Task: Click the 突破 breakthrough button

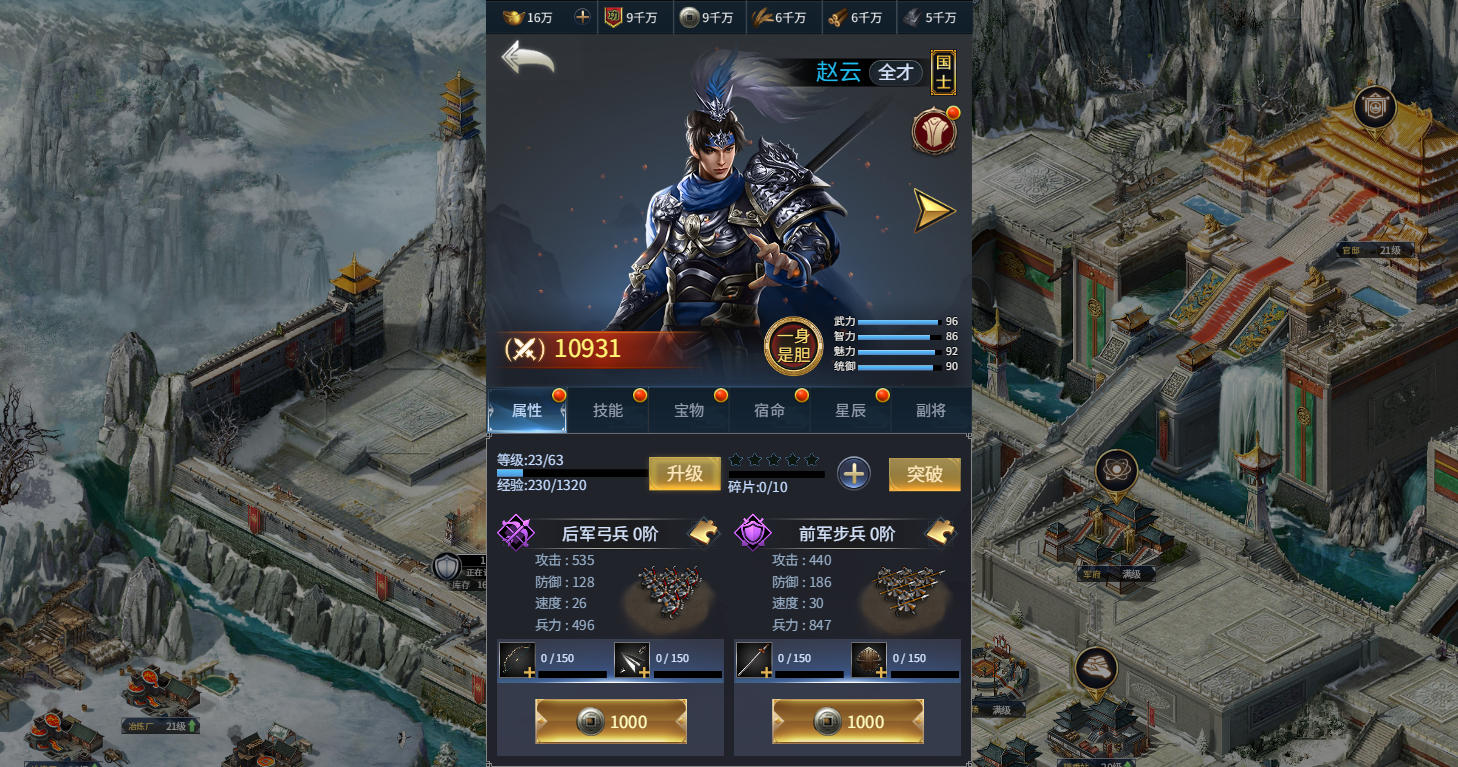Action: 925,475
